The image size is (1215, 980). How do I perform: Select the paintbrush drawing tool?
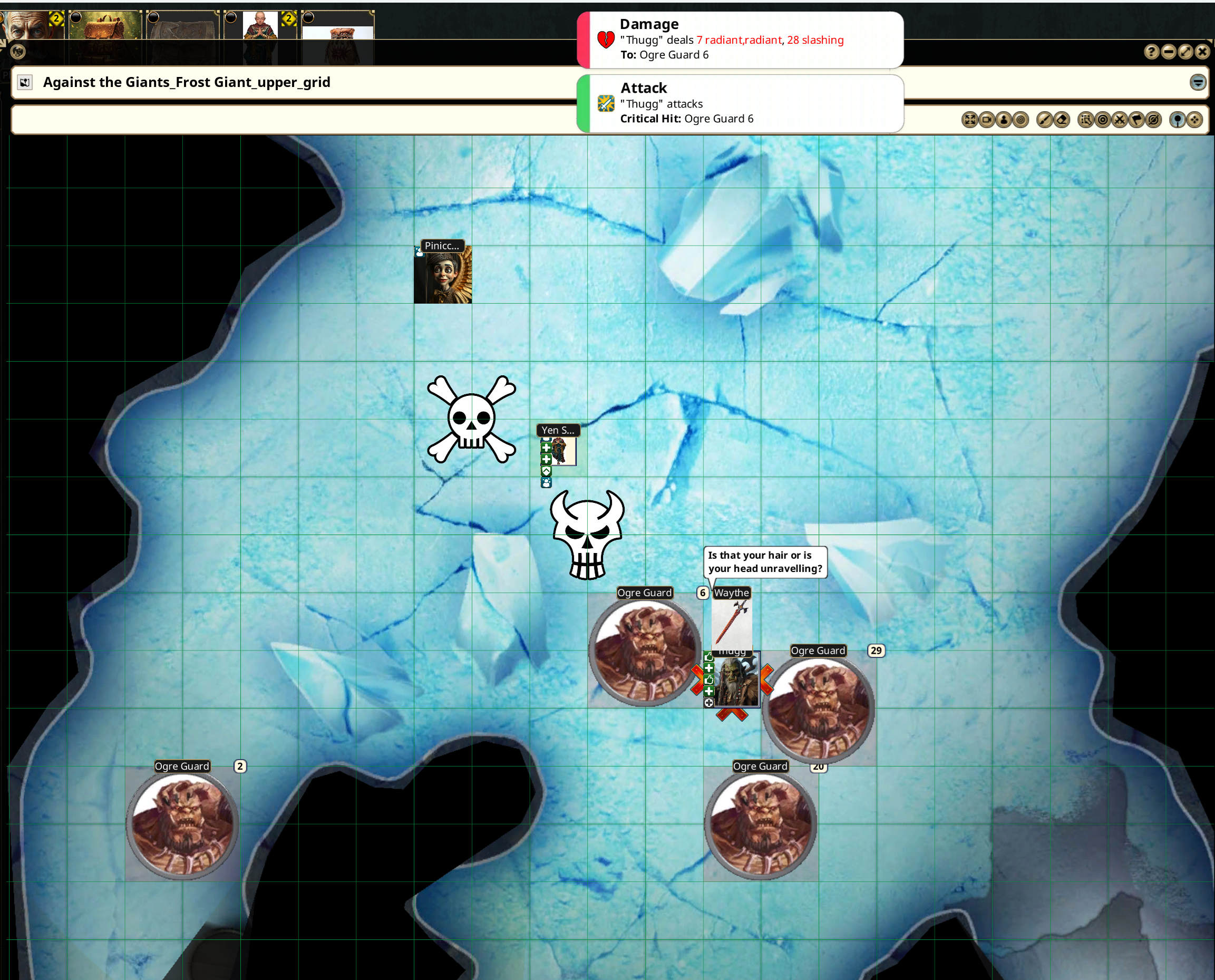click(1045, 120)
